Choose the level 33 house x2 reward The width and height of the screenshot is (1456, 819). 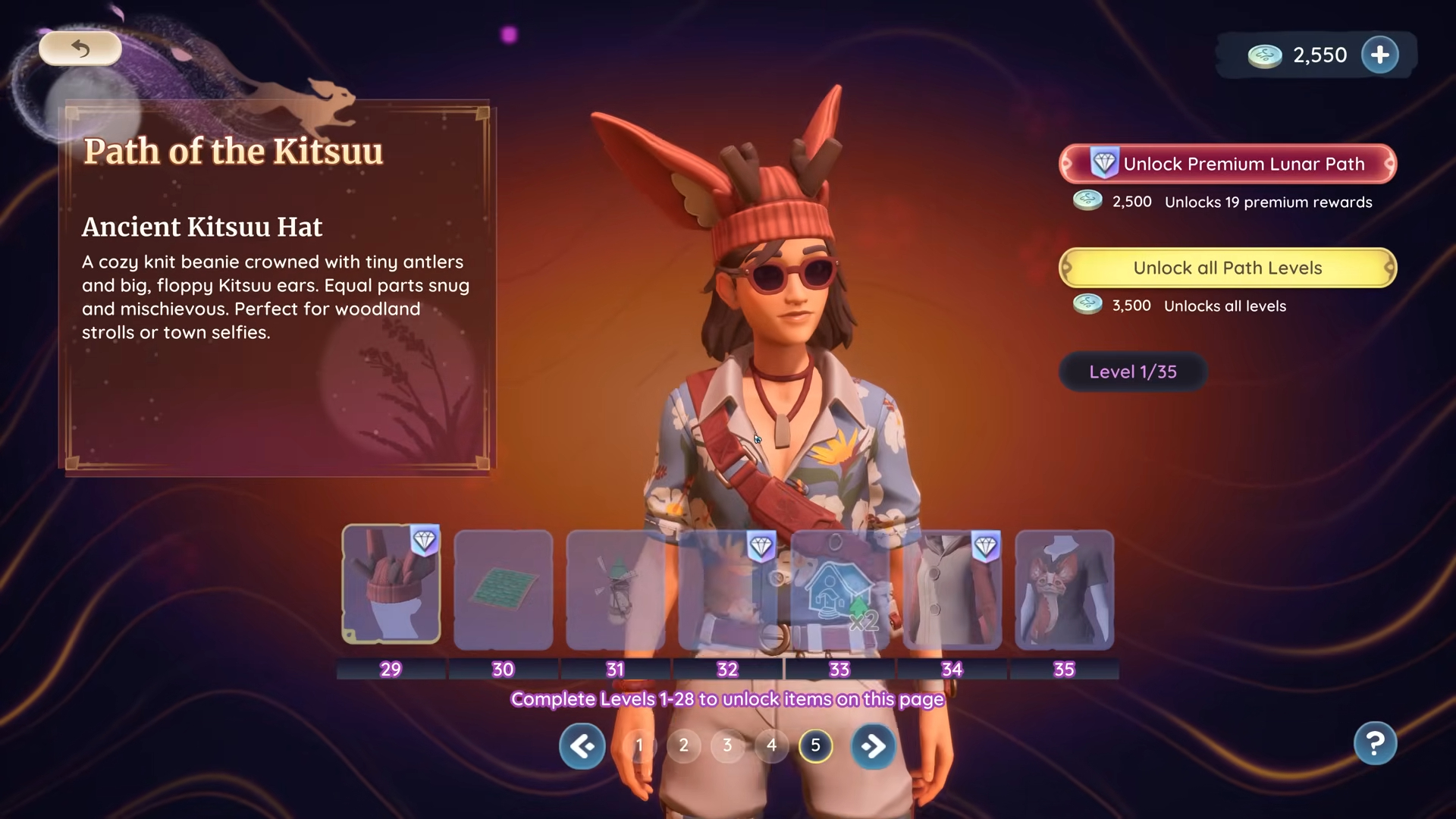(839, 589)
